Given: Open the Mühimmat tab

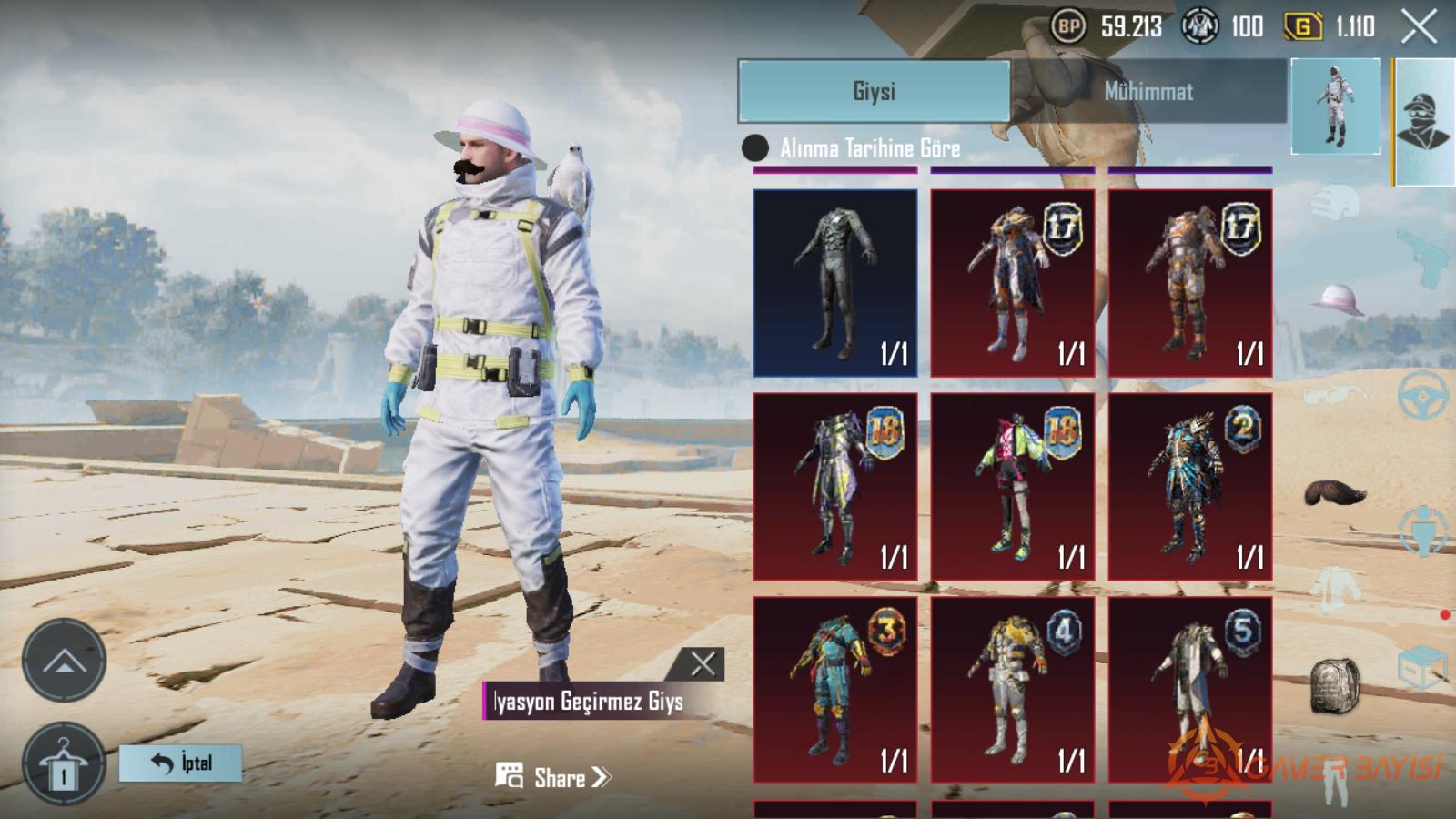Looking at the screenshot, I should (x=1148, y=91).
